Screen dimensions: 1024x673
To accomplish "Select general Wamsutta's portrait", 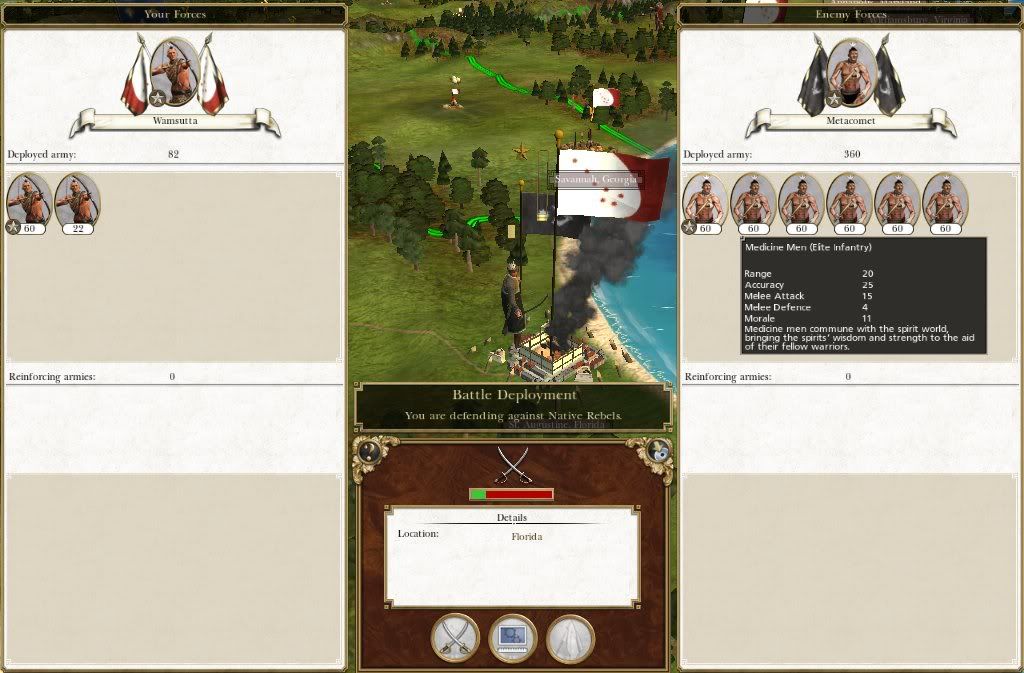I will [x=174, y=71].
